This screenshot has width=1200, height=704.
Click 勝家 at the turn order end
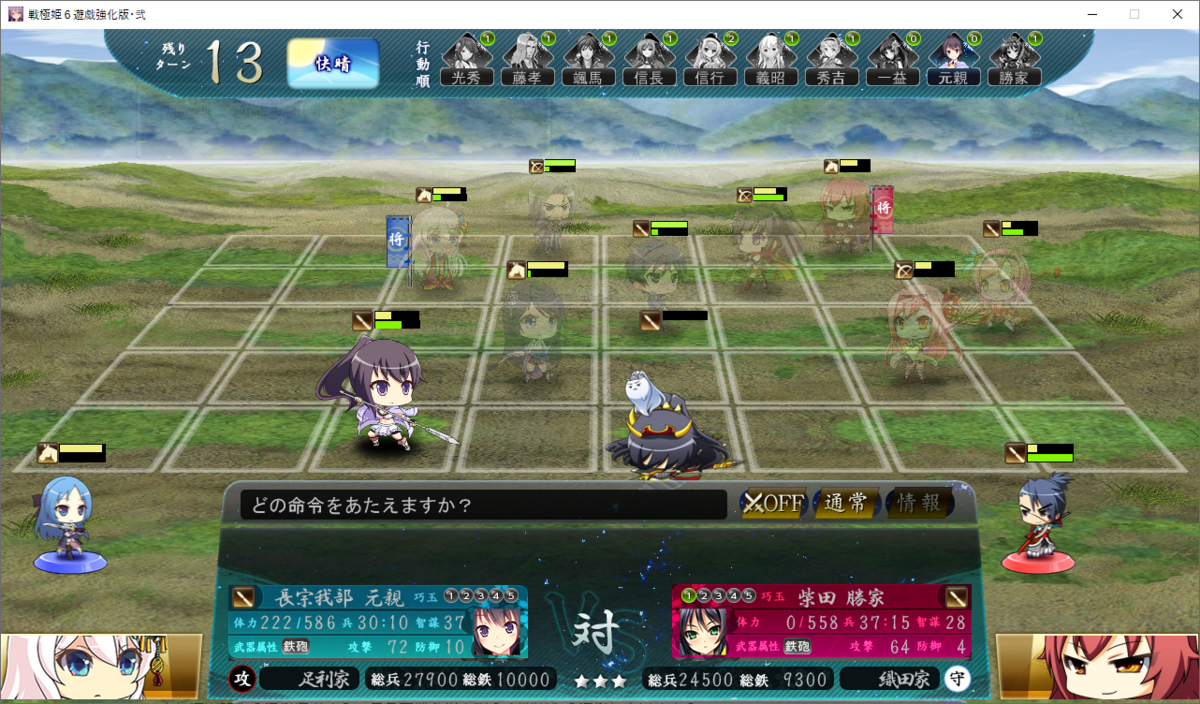coord(1014,60)
